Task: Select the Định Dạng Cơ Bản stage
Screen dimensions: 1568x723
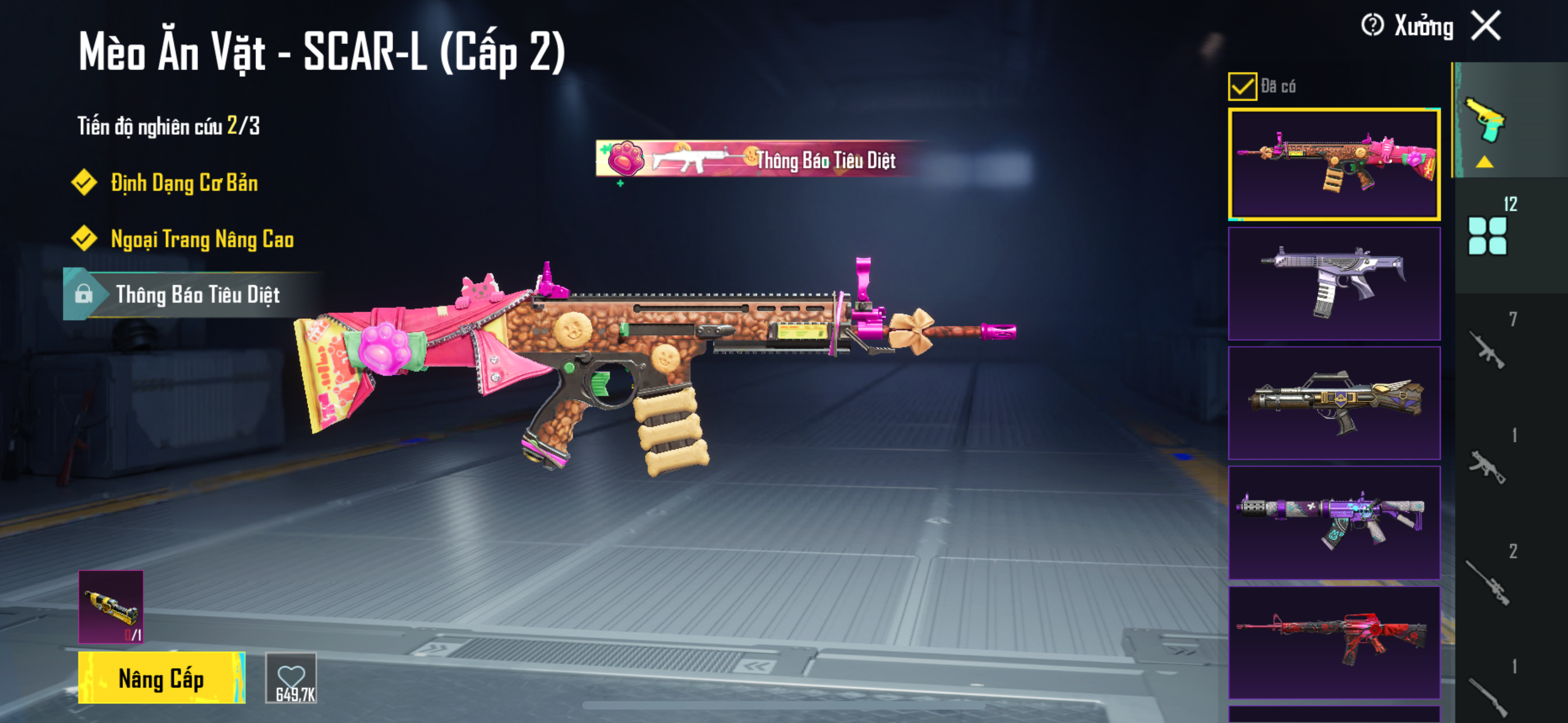Action: coord(184,183)
